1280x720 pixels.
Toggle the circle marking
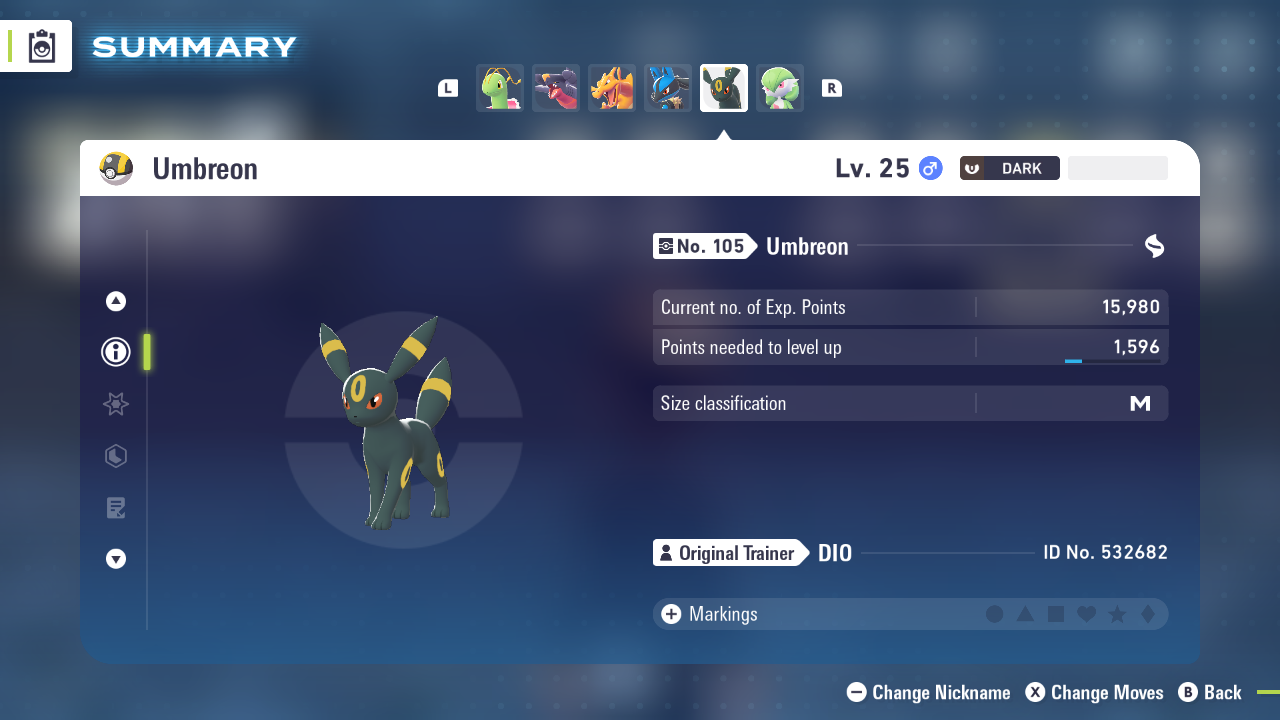[995, 614]
